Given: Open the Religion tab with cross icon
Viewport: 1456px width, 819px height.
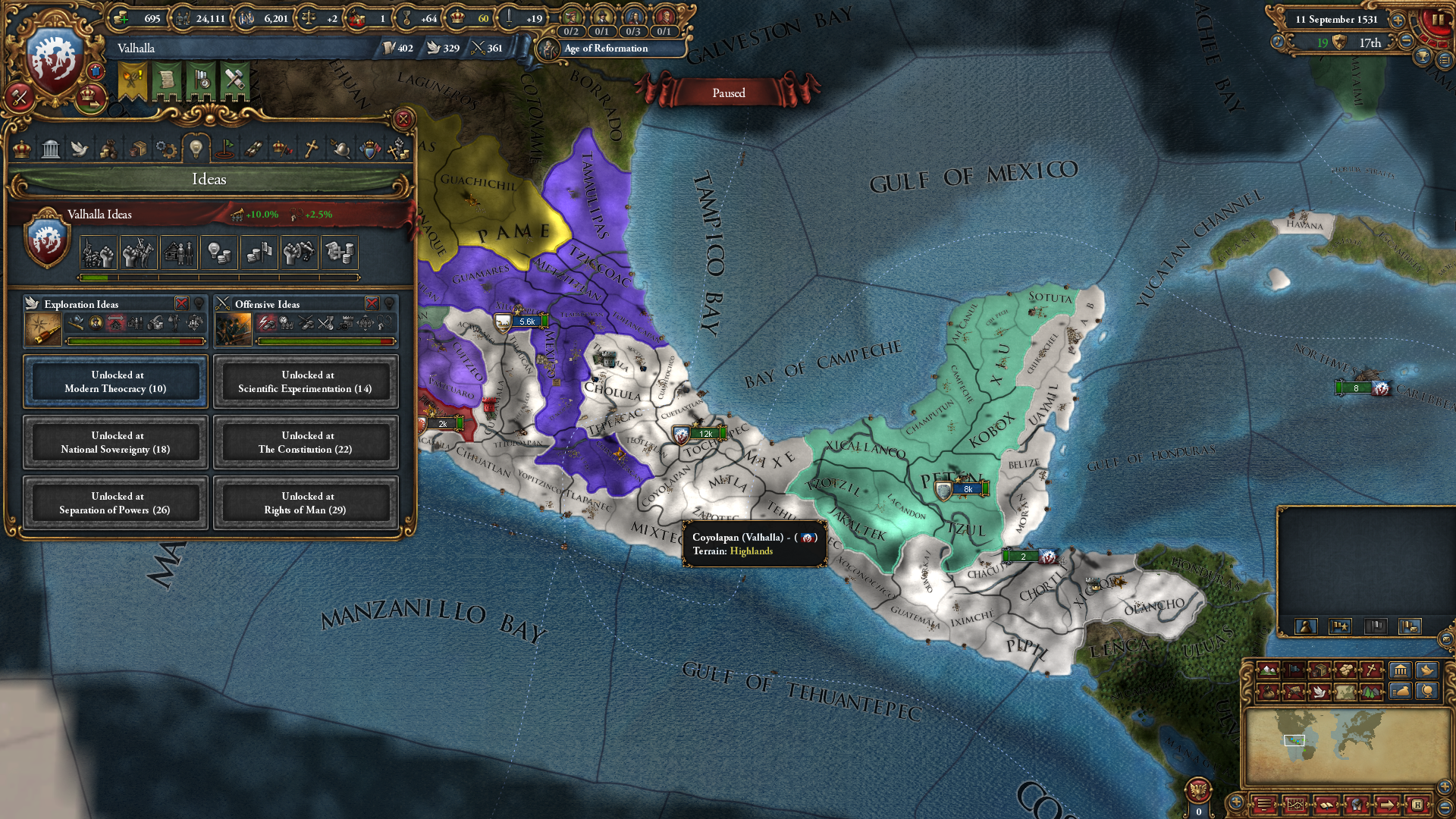Looking at the screenshot, I should point(311,149).
